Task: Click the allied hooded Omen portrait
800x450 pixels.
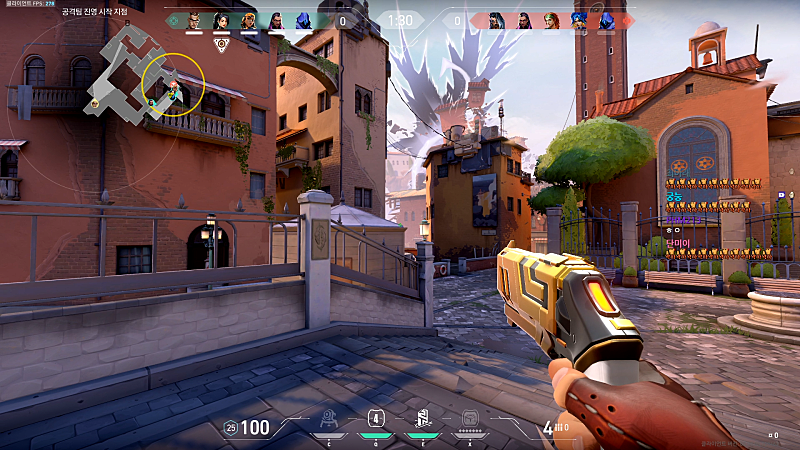Action: (x=303, y=20)
